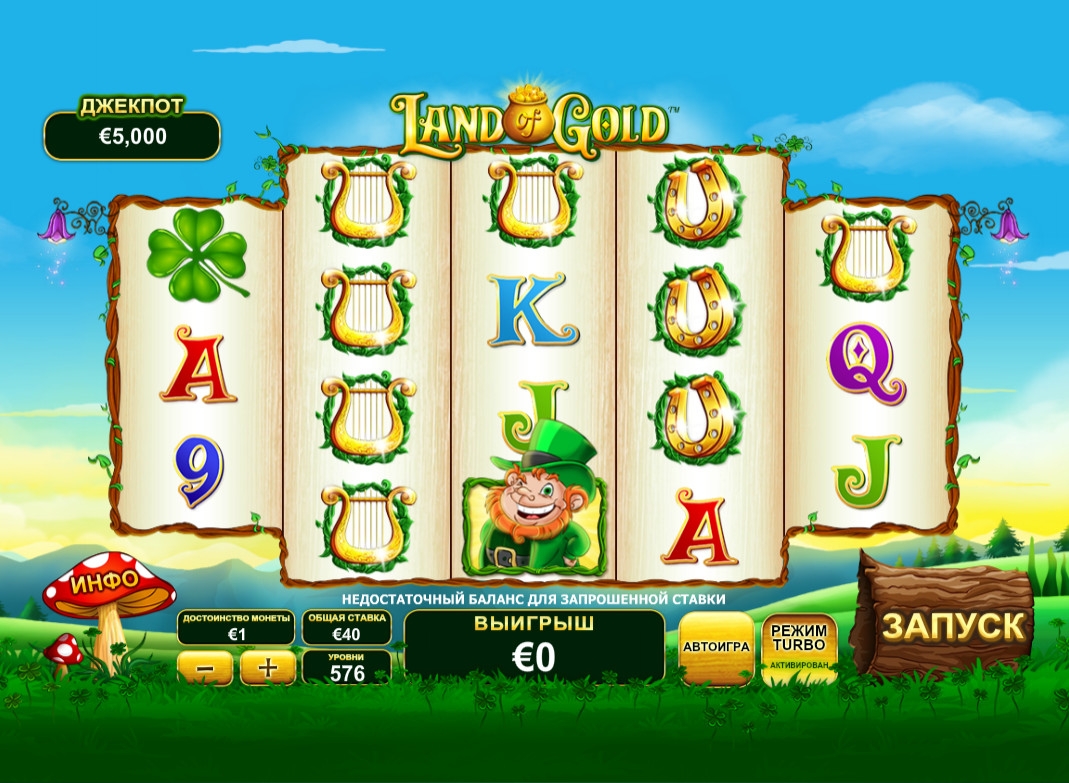This screenshot has width=1069, height=783.
Task: Toggle the Режим Turbo mode
Action: [x=799, y=646]
